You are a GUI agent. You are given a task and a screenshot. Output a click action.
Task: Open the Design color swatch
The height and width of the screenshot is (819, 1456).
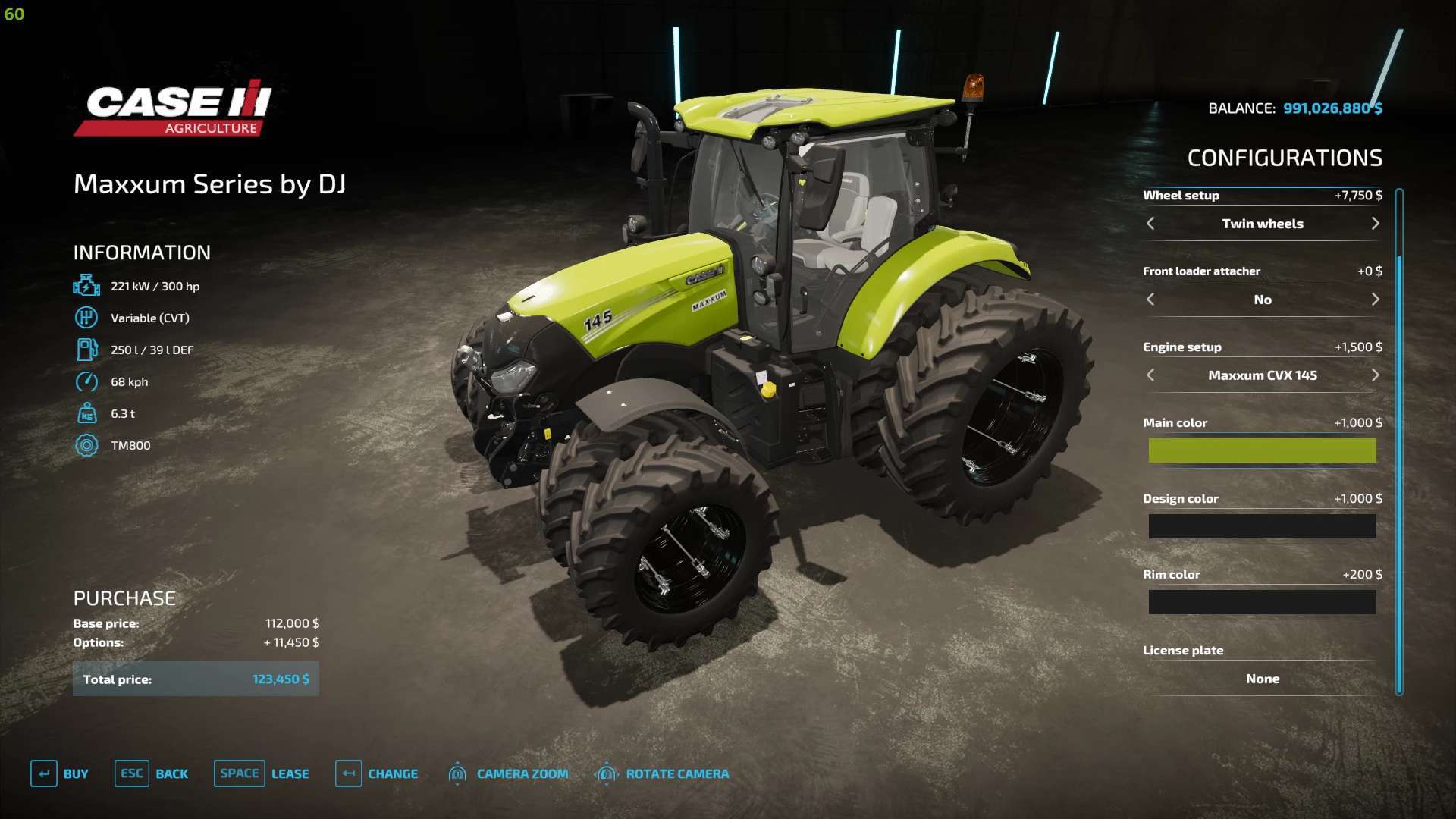click(1262, 526)
